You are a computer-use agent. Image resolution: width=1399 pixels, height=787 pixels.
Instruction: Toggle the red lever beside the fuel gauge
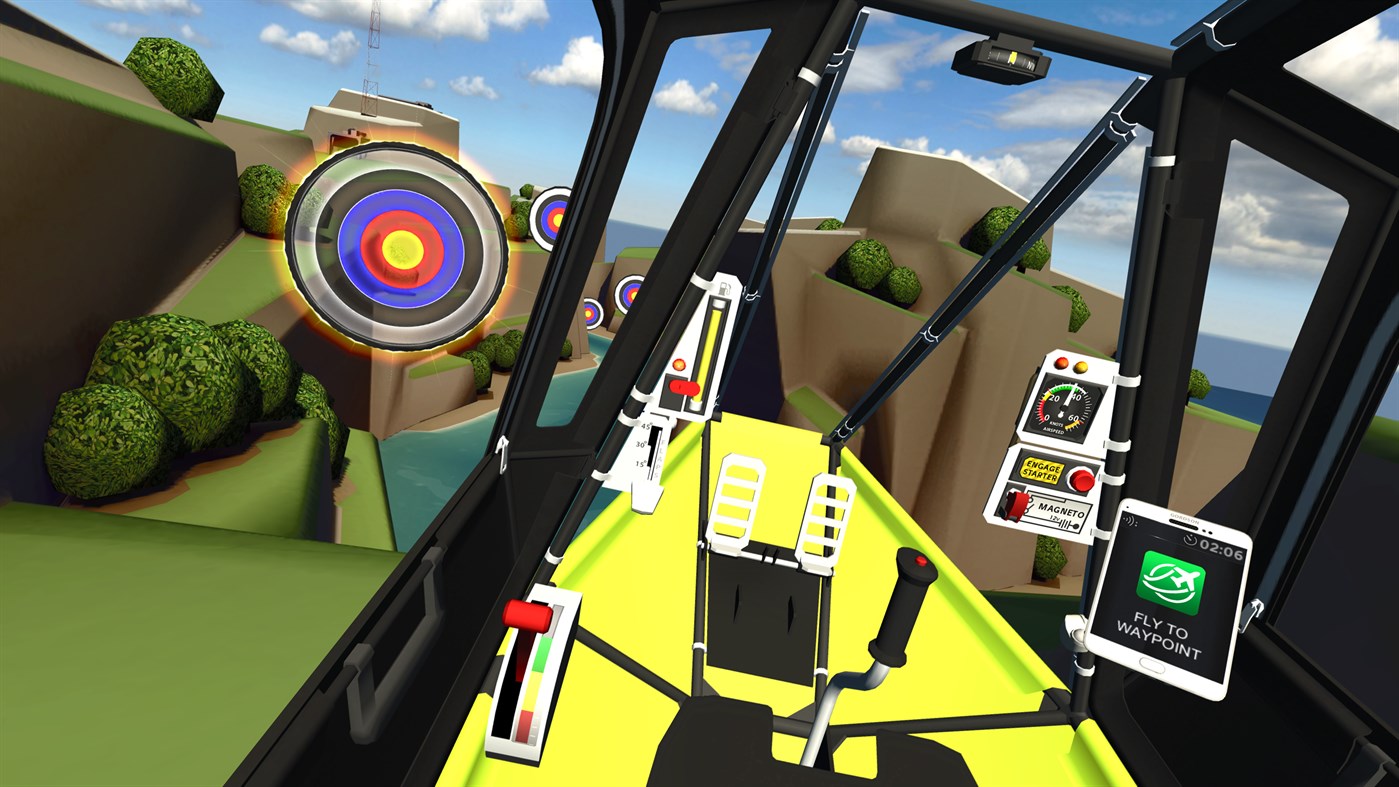point(683,387)
